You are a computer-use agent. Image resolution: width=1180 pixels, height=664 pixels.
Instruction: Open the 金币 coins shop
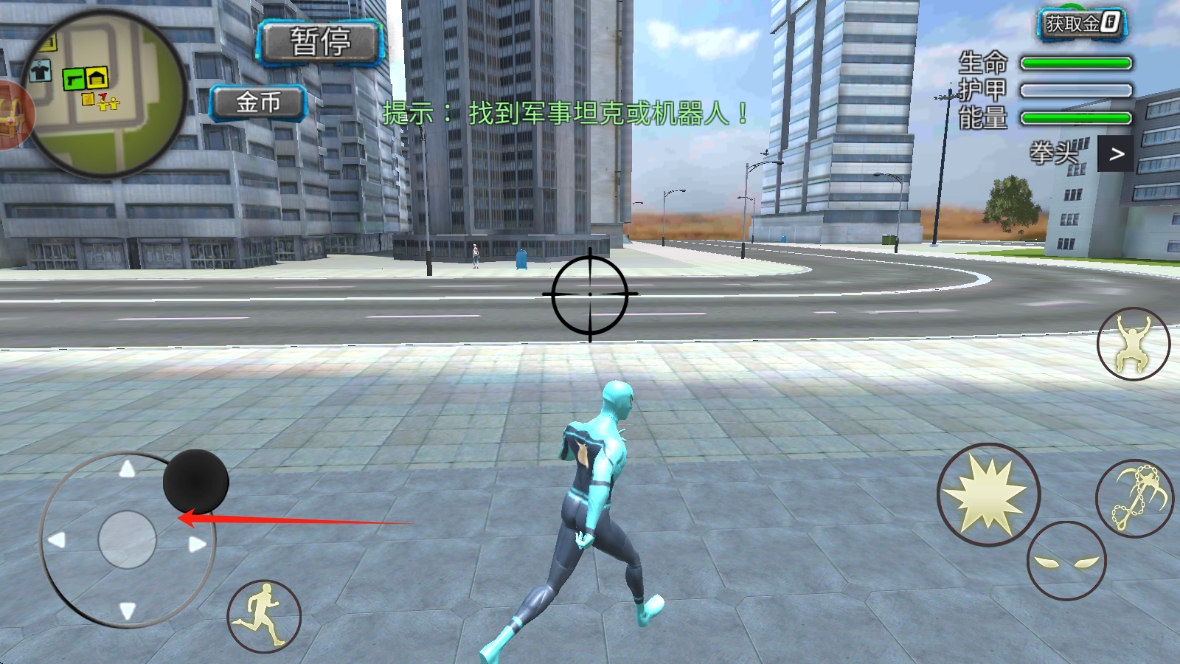coord(258,102)
